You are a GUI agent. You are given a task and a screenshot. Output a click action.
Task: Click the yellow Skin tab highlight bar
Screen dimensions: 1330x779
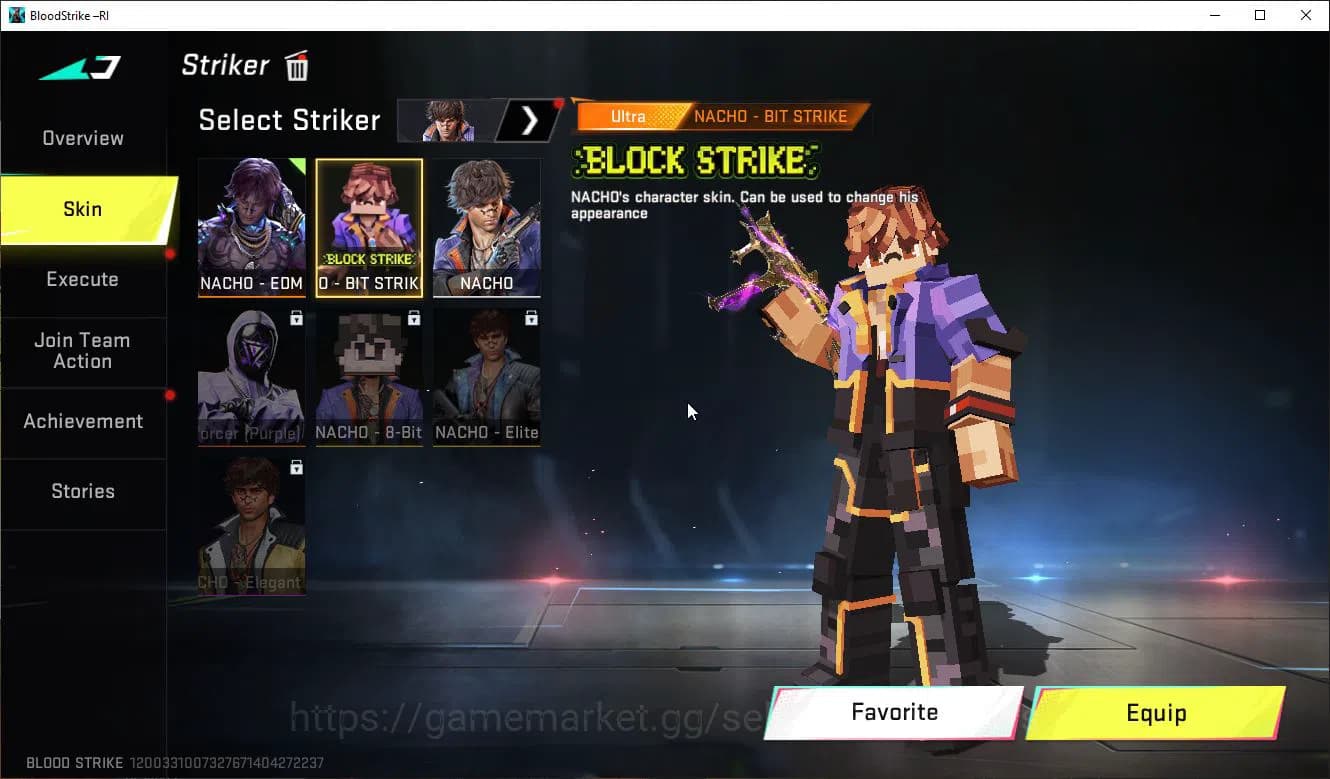pyautogui.click(x=83, y=210)
